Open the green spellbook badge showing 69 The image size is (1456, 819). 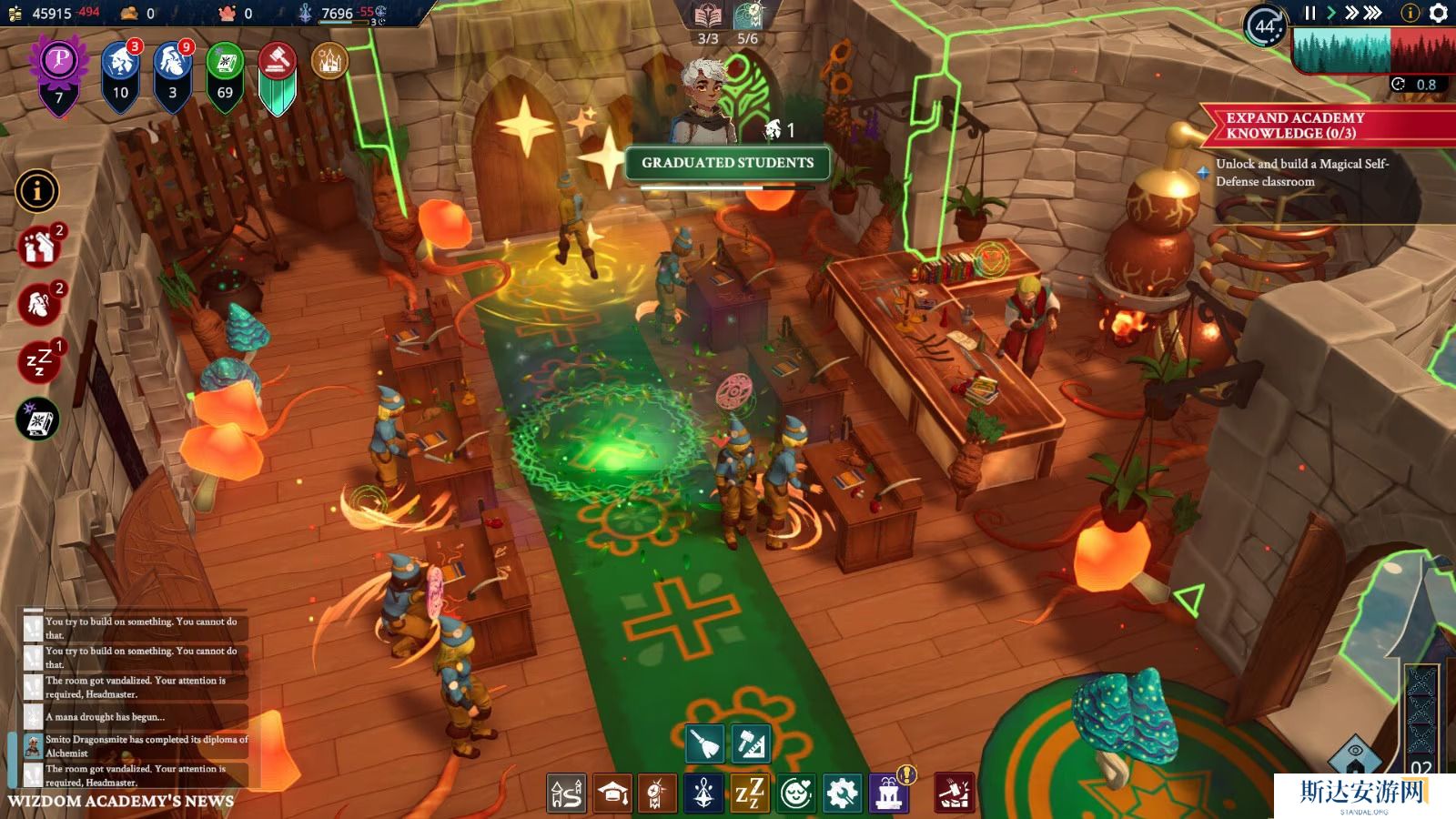tap(225, 75)
